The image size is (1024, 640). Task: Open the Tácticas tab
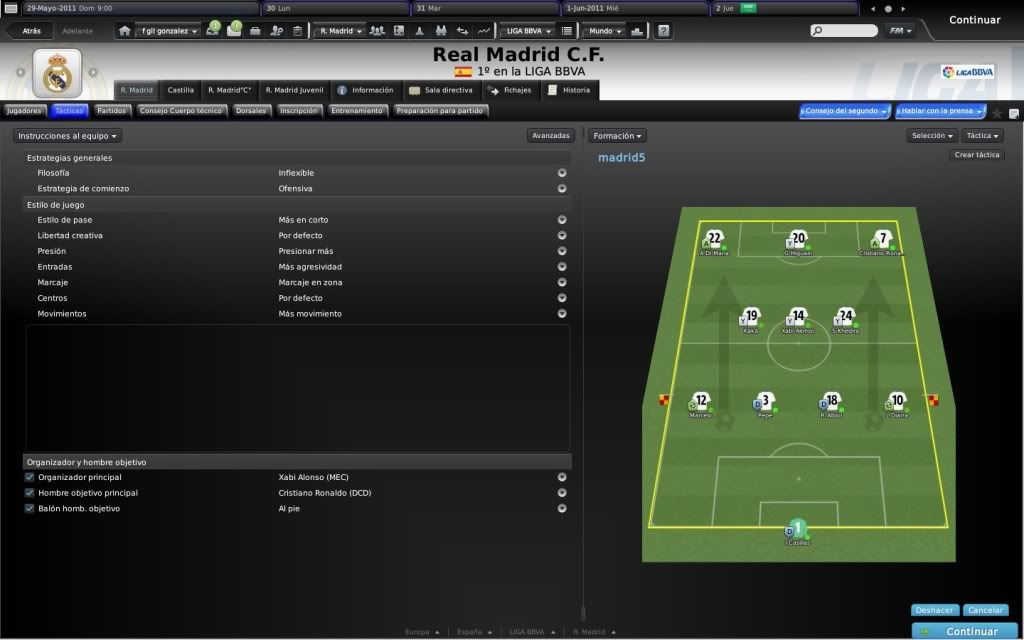[70, 111]
